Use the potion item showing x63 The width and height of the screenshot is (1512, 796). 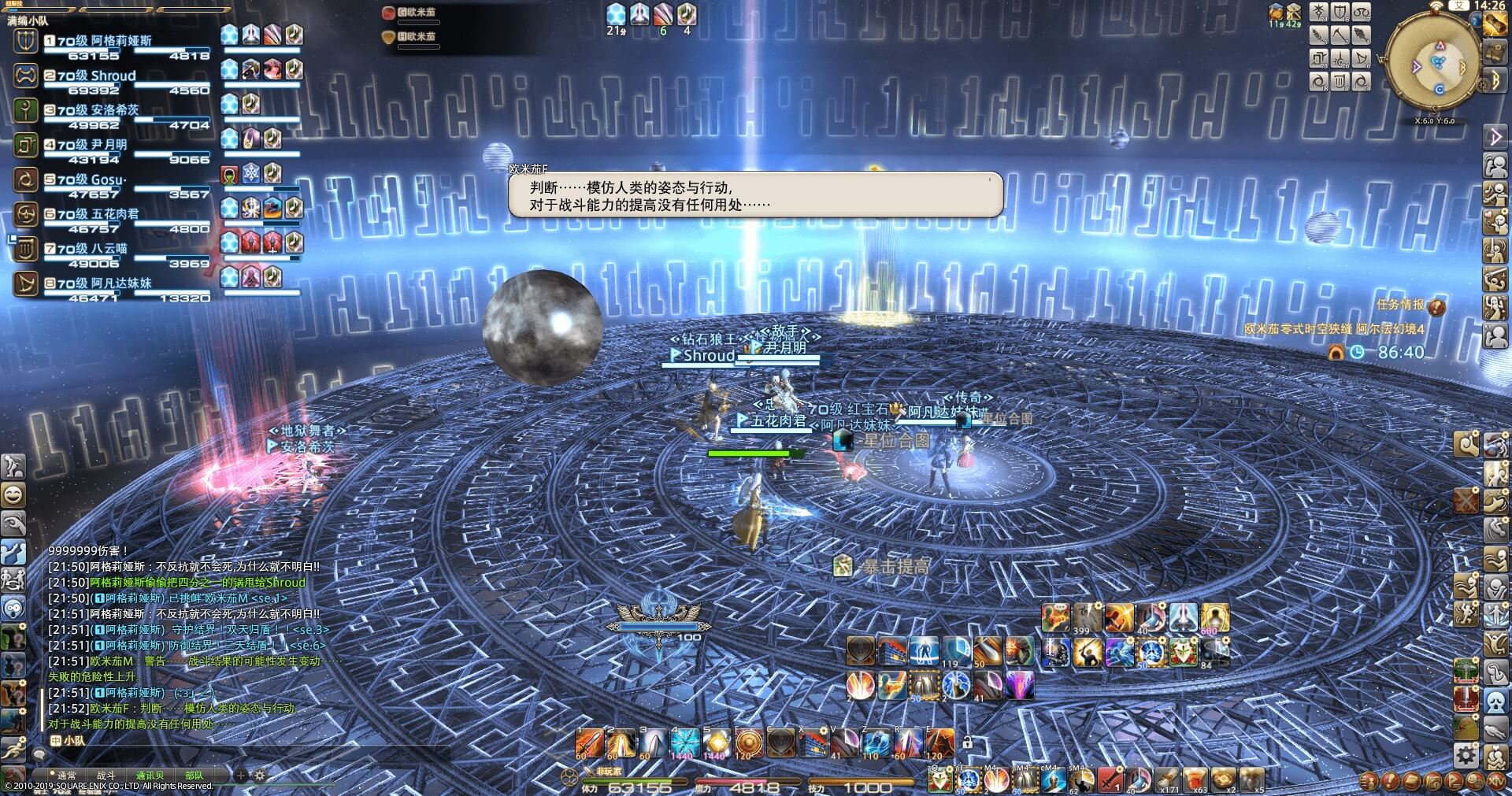1195,779
